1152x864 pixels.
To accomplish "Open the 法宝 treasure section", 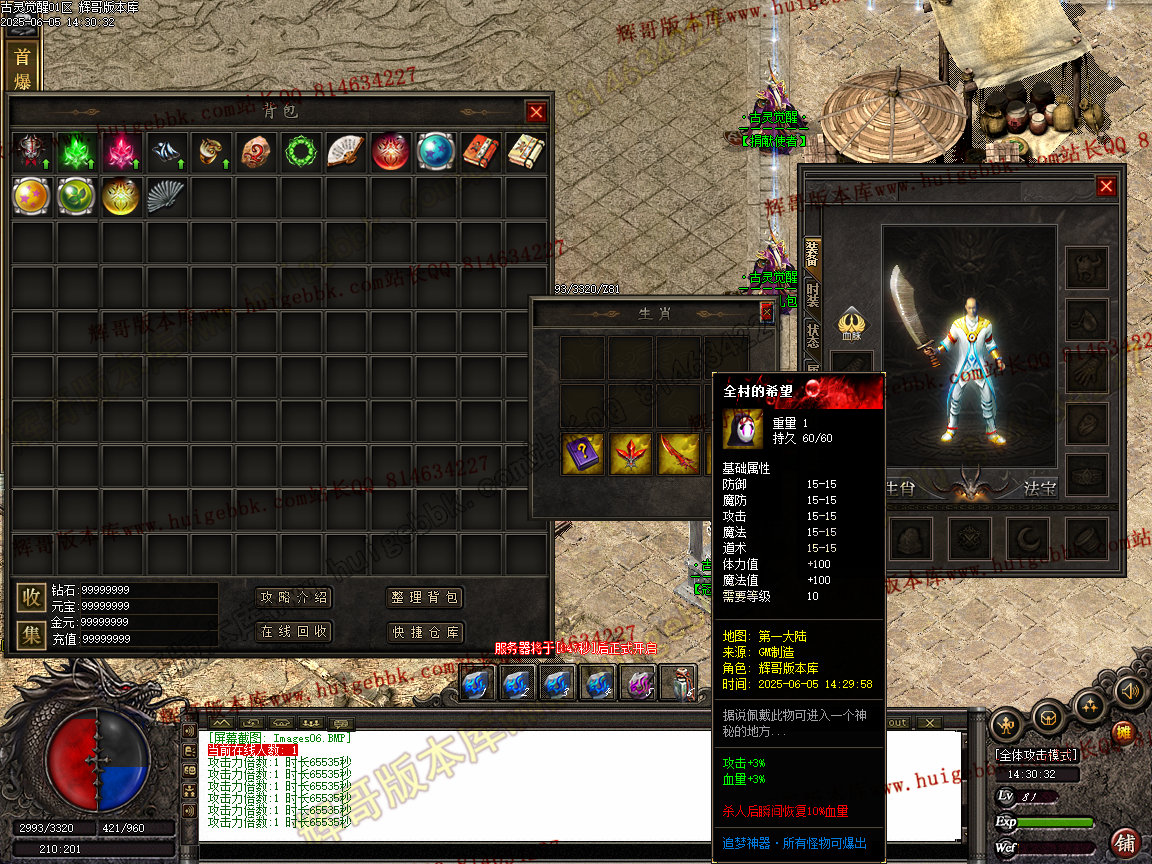I will coord(1039,488).
